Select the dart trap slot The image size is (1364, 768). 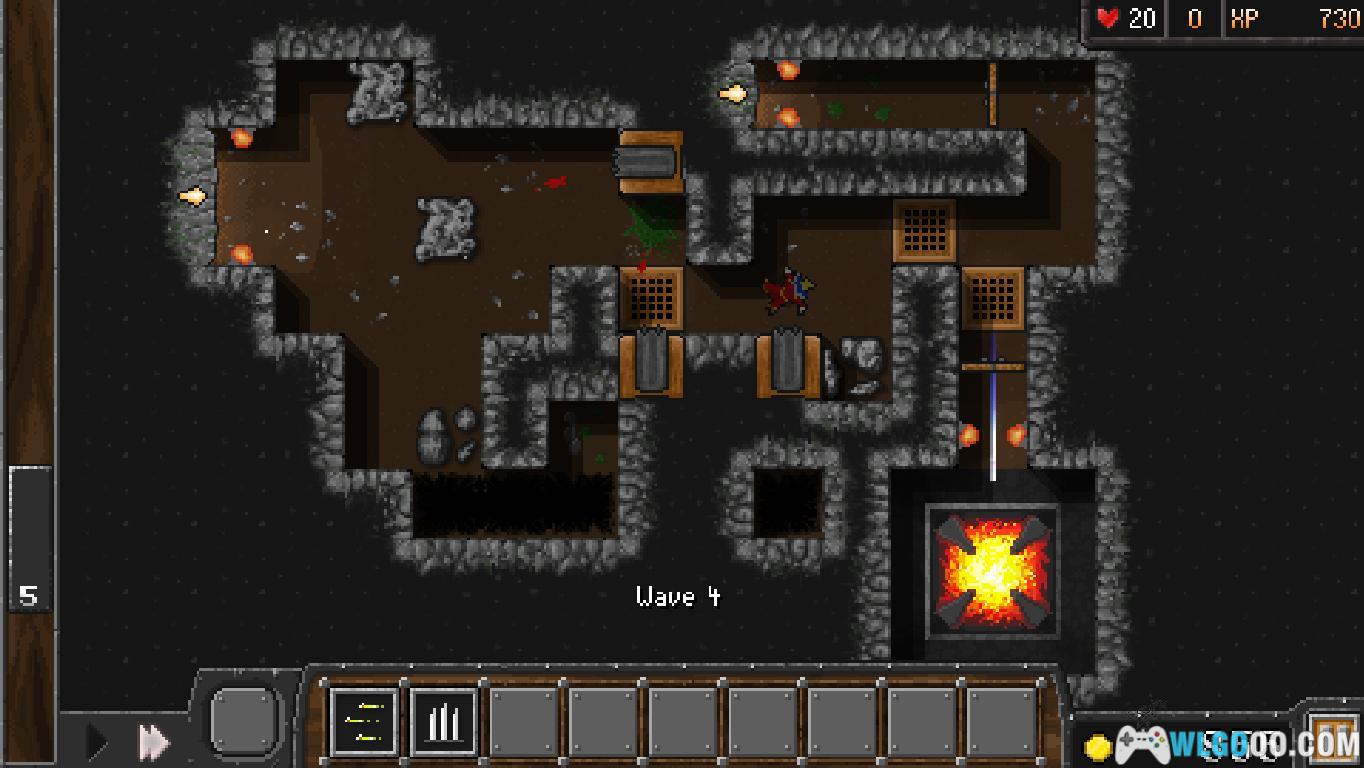363,721
